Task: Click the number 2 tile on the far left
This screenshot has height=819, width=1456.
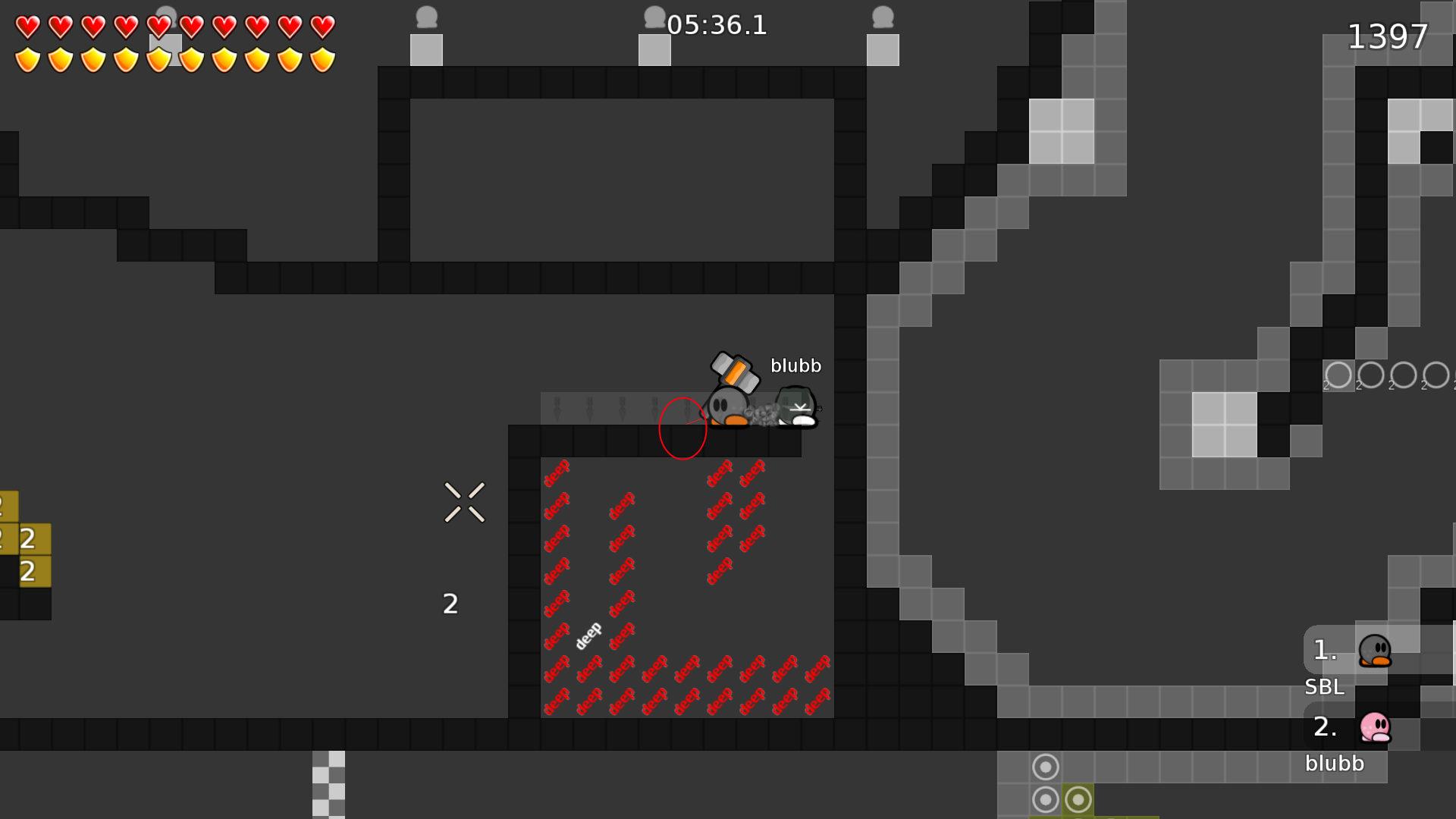Action: 28,540
